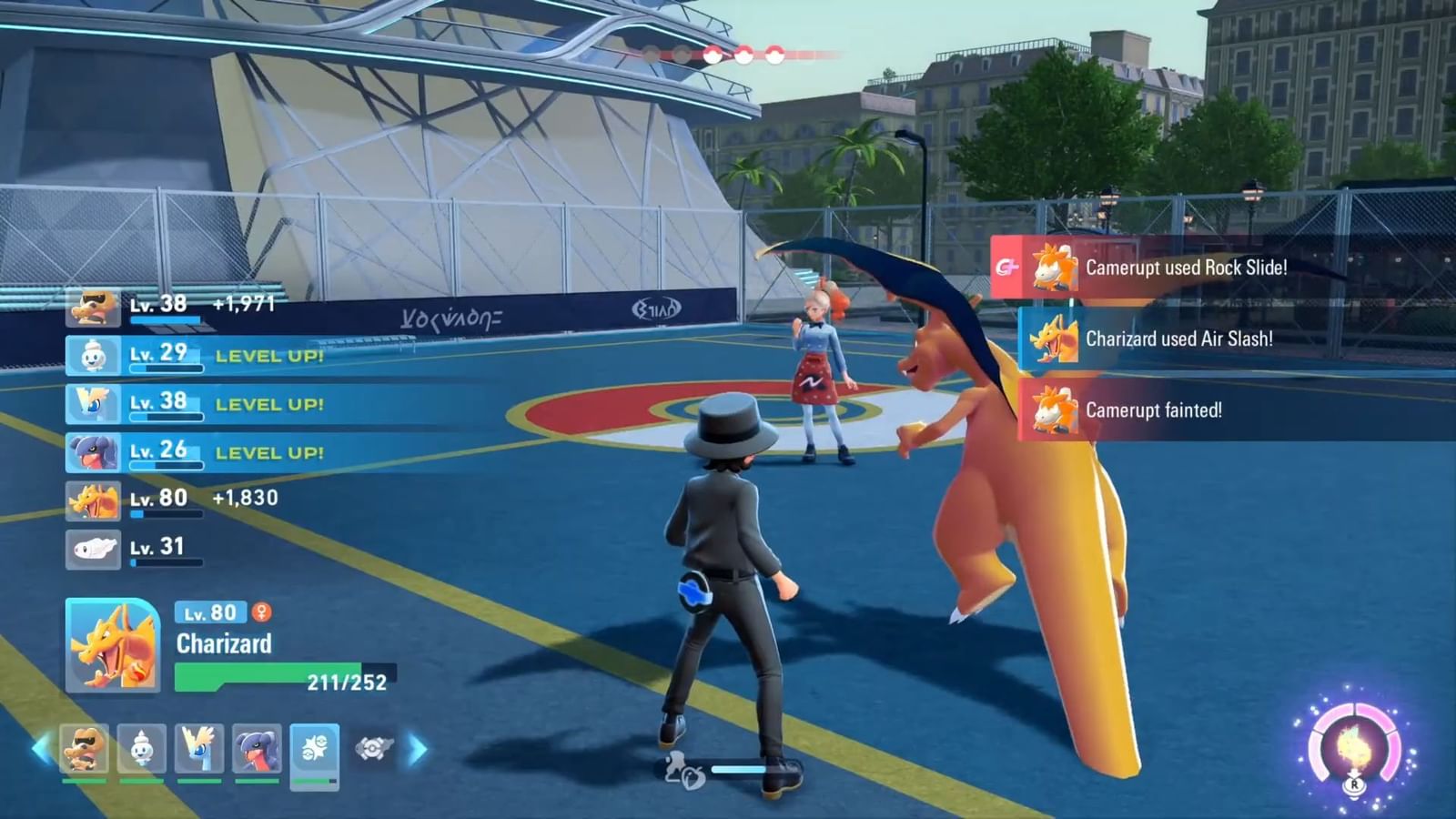Click the Camerupt icon beside Rock Slide message
Viewport: 1456px width, 819px height.
pyautogui.click(x=1055, y=268)
